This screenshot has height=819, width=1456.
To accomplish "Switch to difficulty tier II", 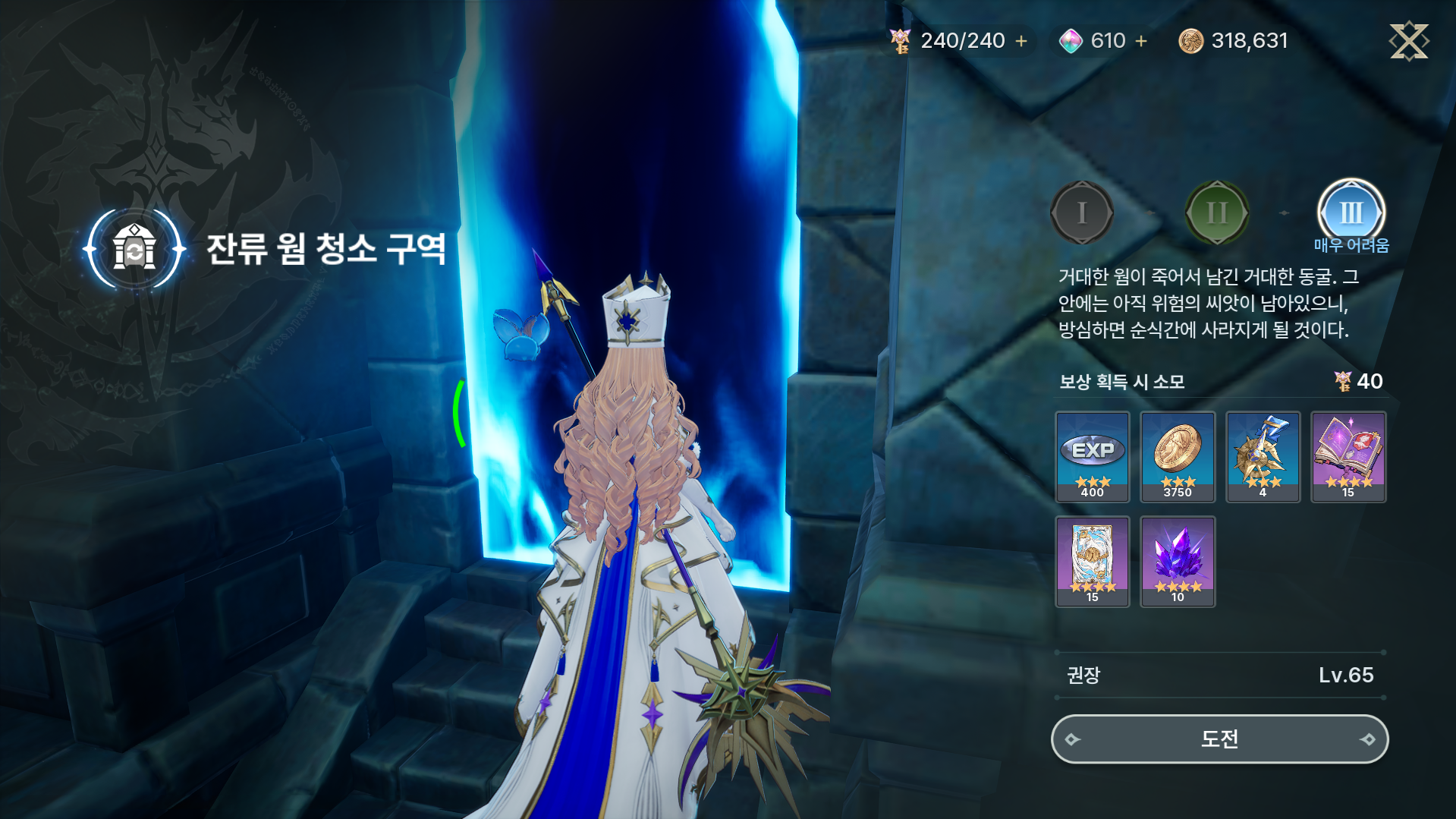I will (1216, 213).
